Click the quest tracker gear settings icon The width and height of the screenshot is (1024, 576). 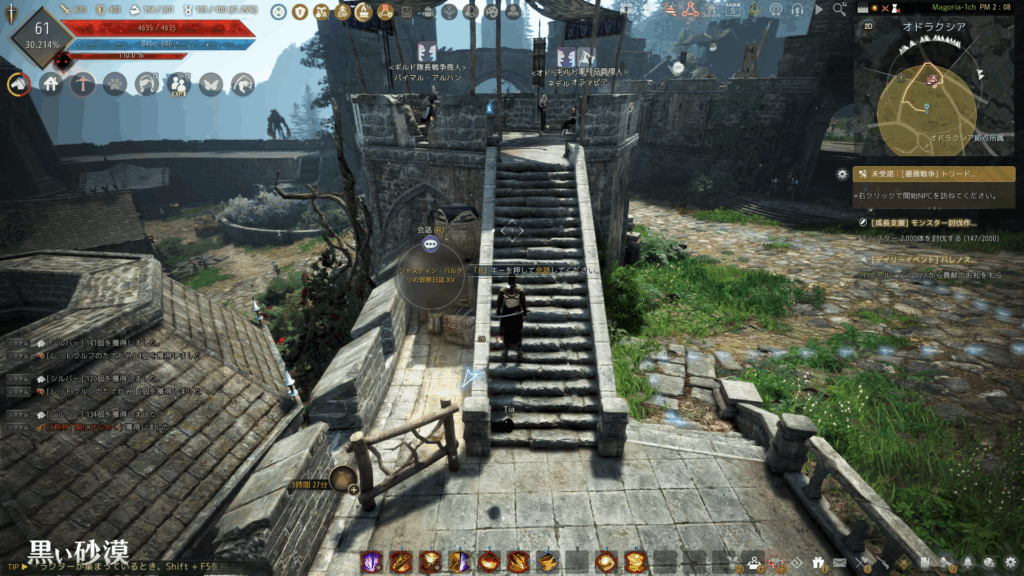pyautogui.click(x=842, y=174)
